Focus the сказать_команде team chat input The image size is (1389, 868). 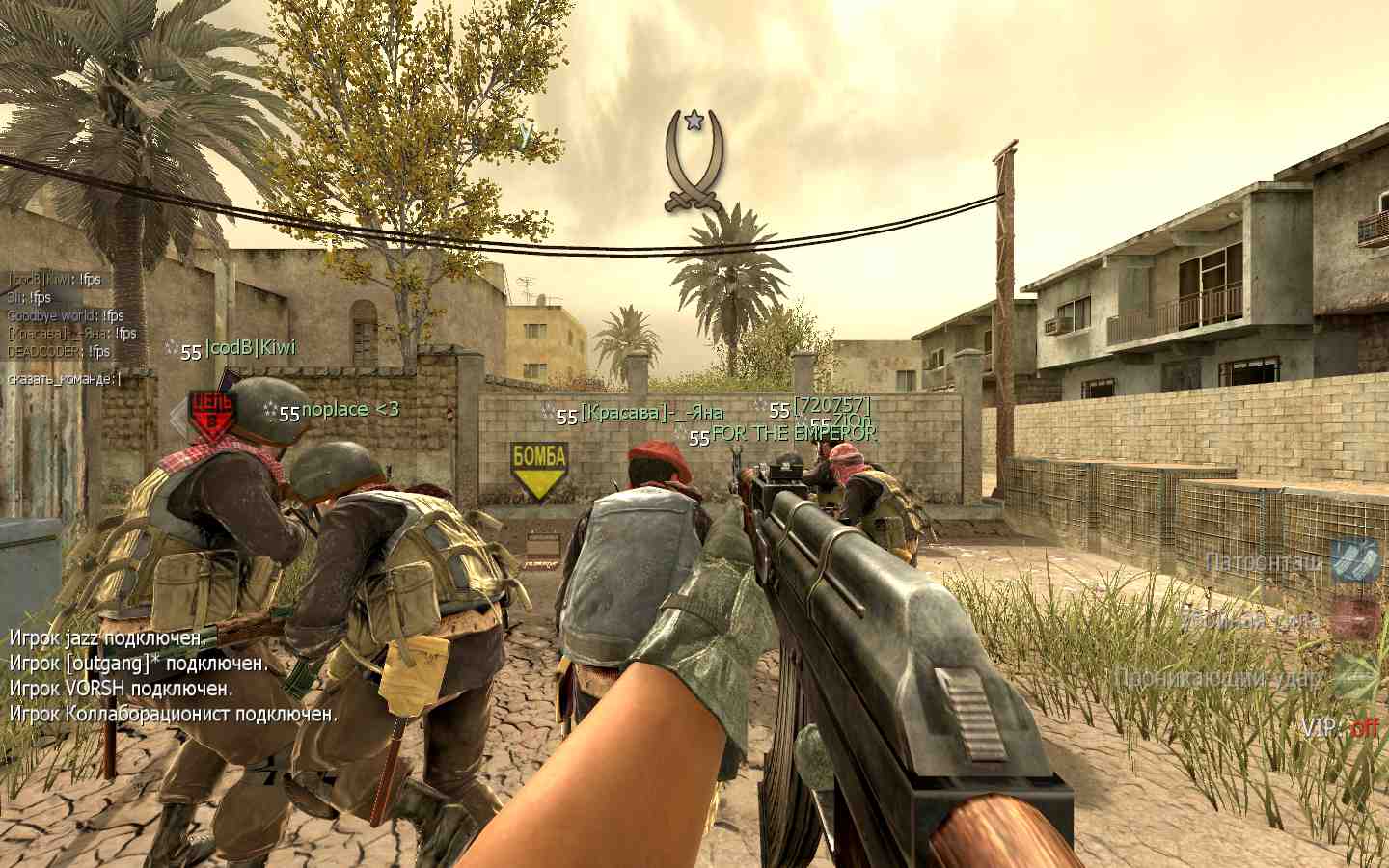click(x=64, y=379)
